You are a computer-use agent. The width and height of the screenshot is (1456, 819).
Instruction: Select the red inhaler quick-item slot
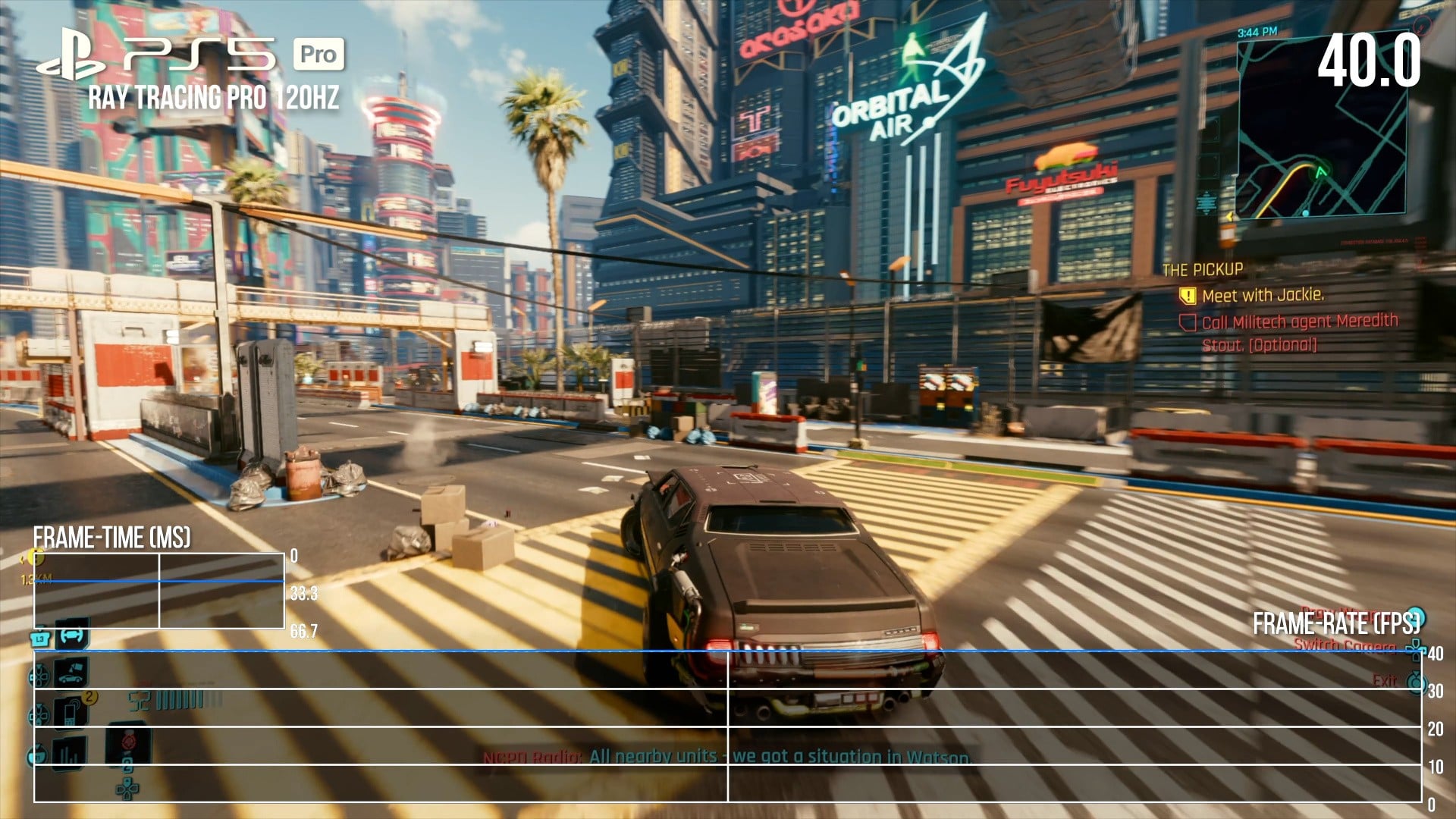(127, 741)
